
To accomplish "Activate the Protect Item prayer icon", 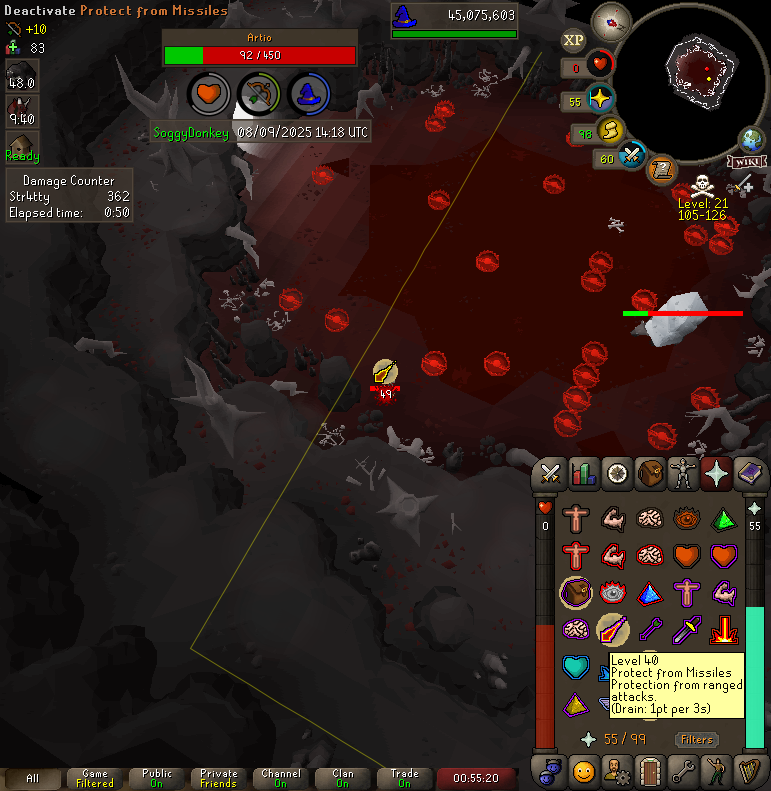I will (x=574, y=593).
